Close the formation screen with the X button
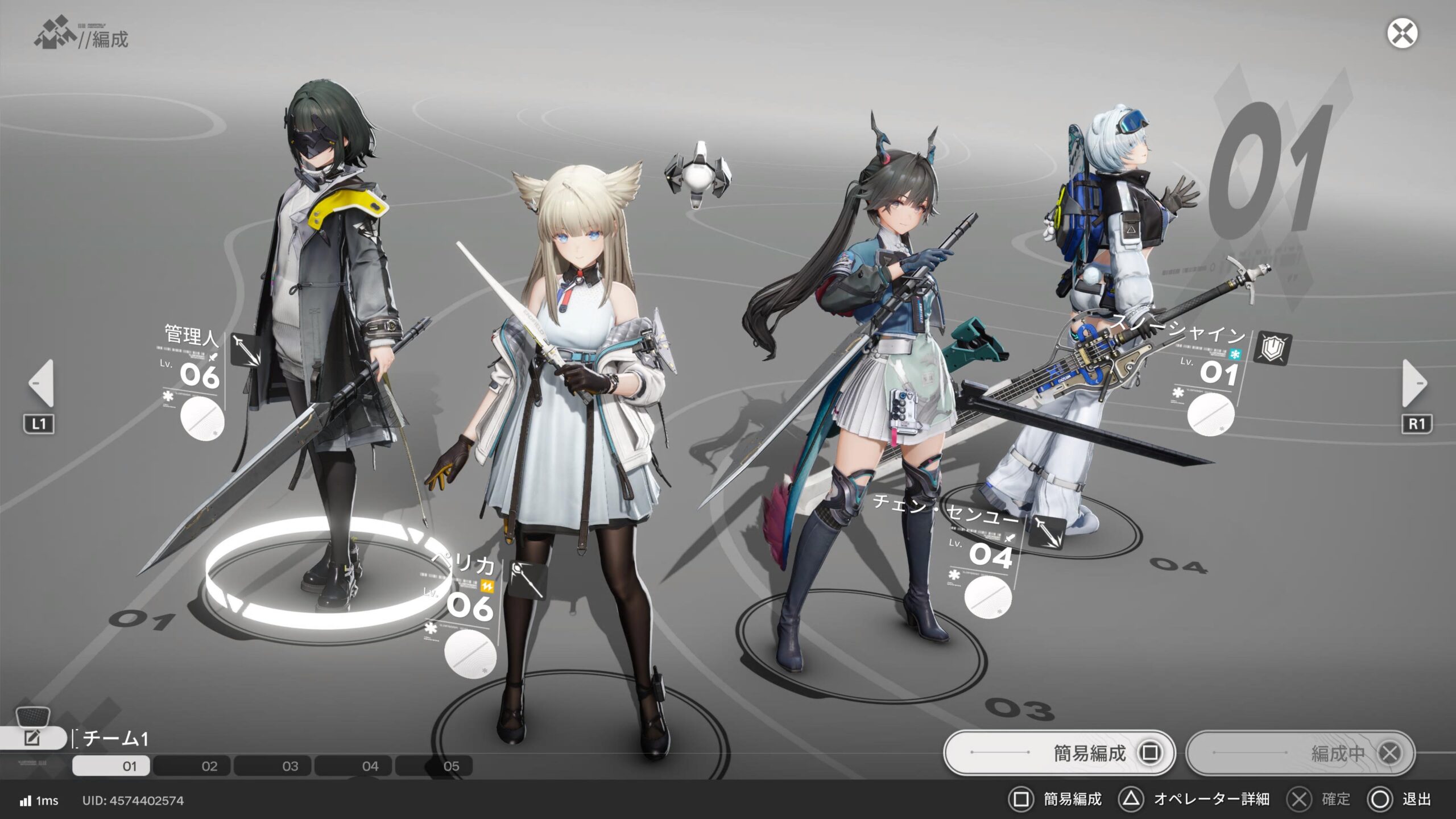 point(1402,34)
